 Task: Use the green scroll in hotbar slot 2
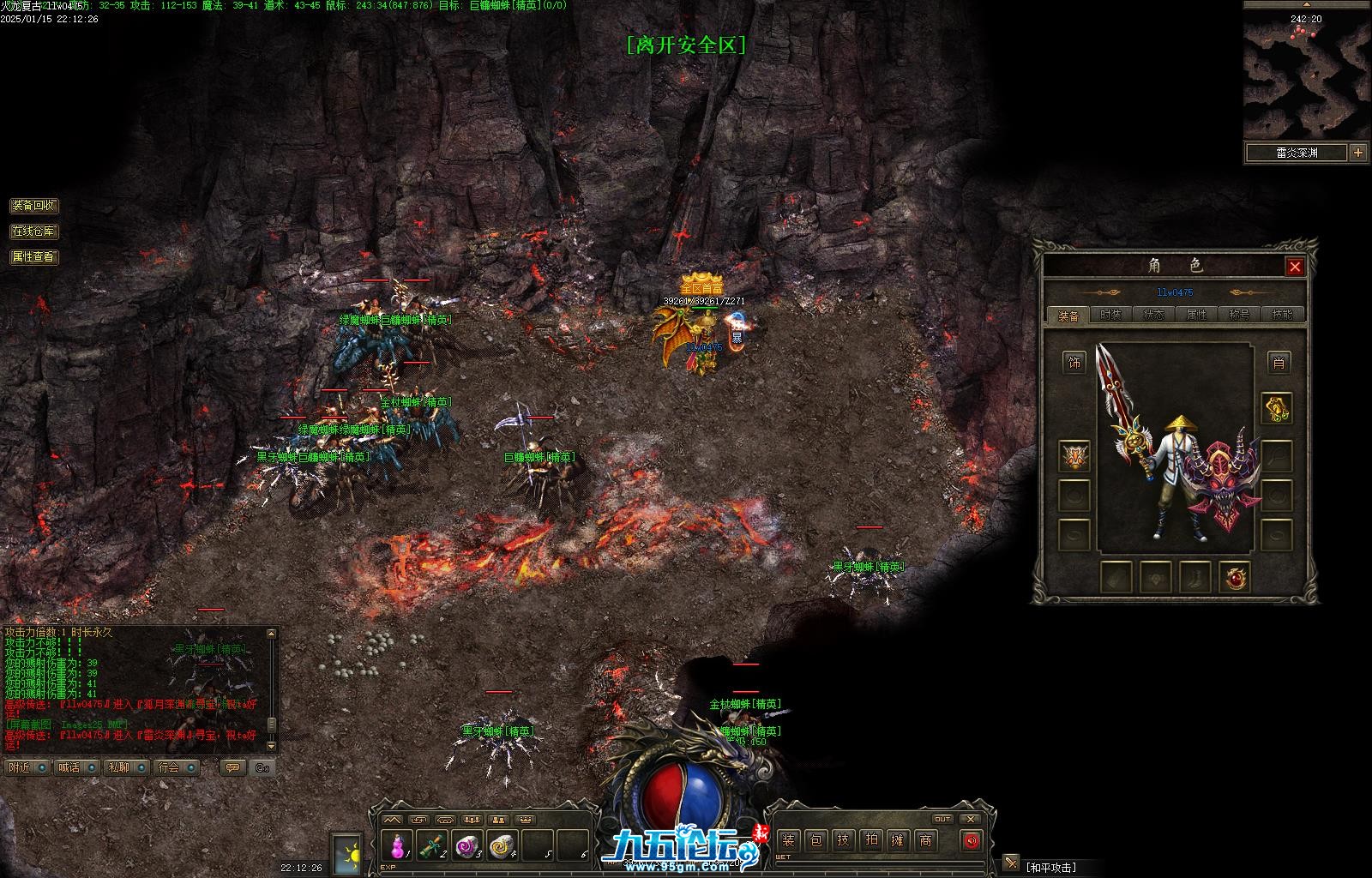[432, 847]
